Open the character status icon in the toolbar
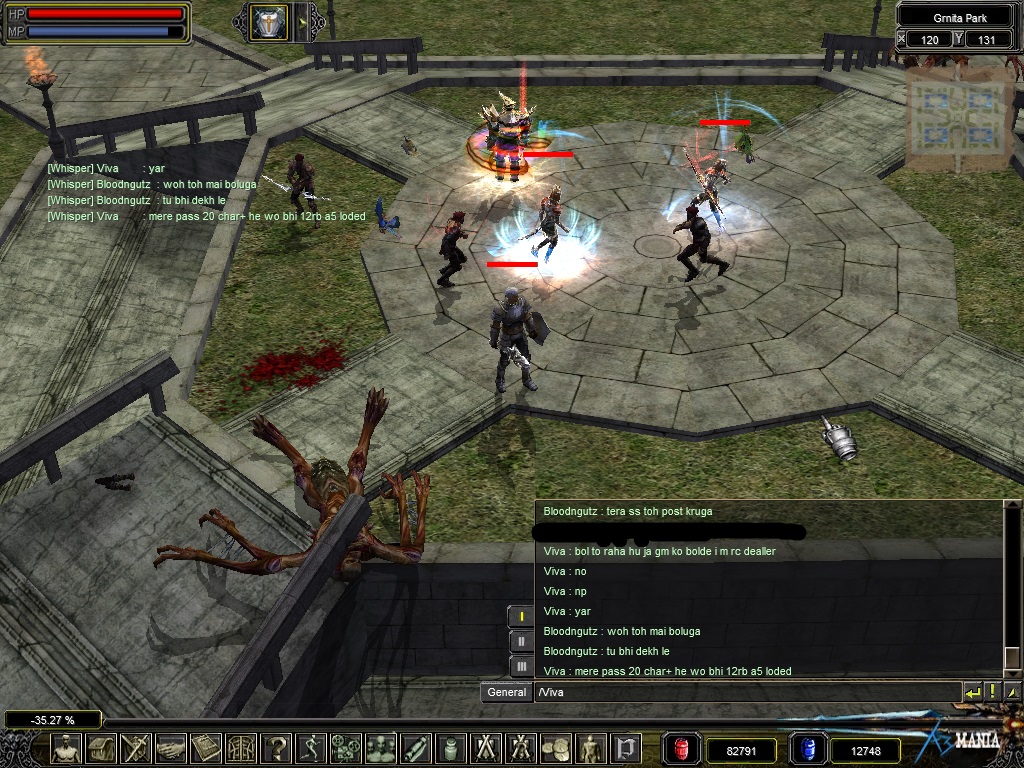The image size is (1024, 768). click(67, 748)
